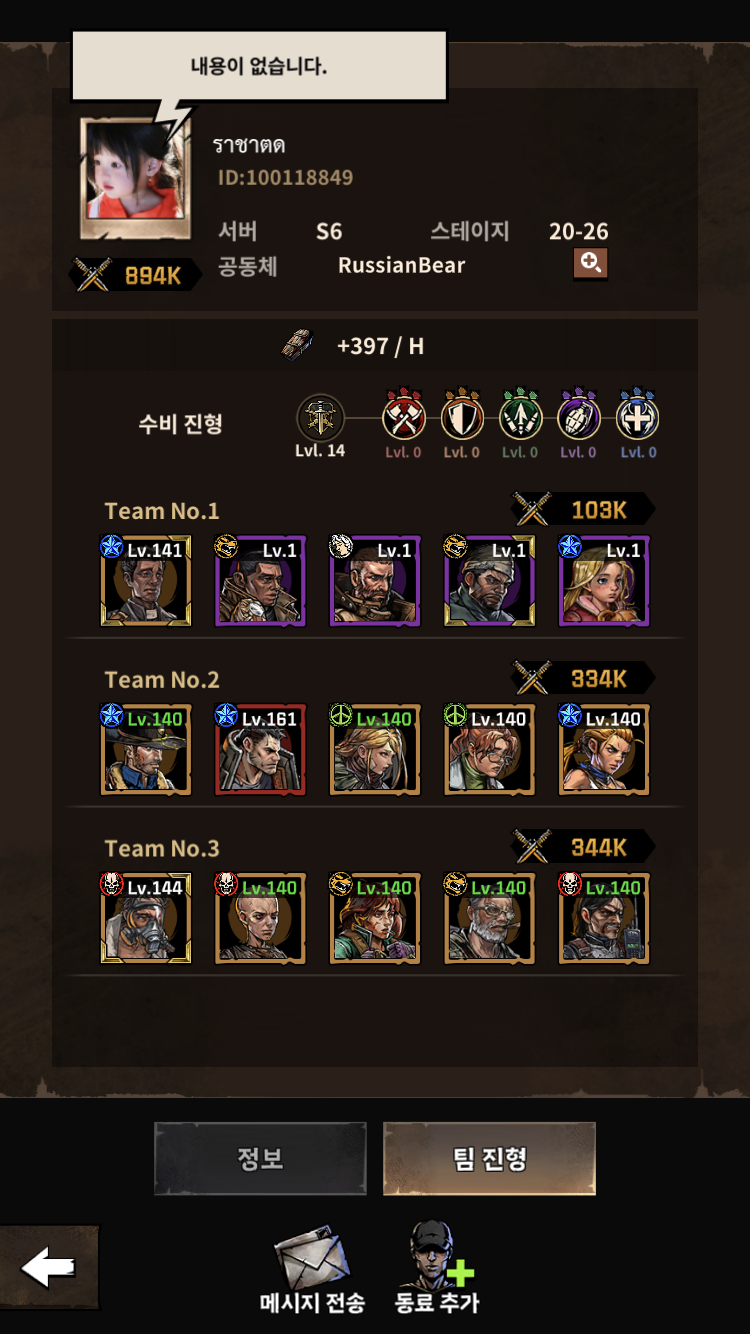Viewport: 750px width, 1334px height.
Task: Send a message via 메시지 전송
Action: [x=312, y=1272]
